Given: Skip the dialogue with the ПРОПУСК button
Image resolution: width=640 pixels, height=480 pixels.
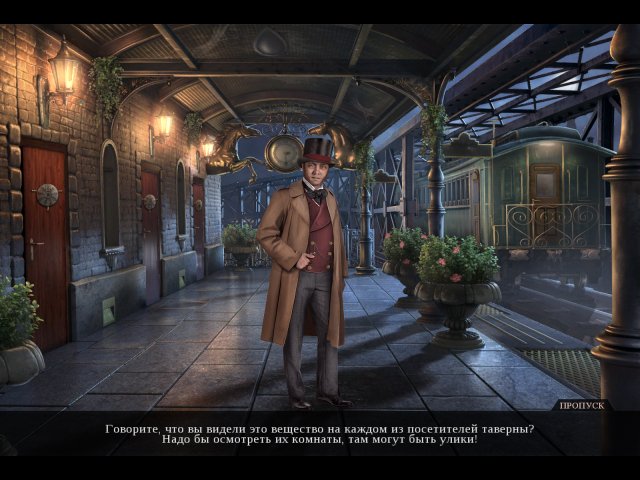Looking at the screenshot, I should click(x=583, y=406).
